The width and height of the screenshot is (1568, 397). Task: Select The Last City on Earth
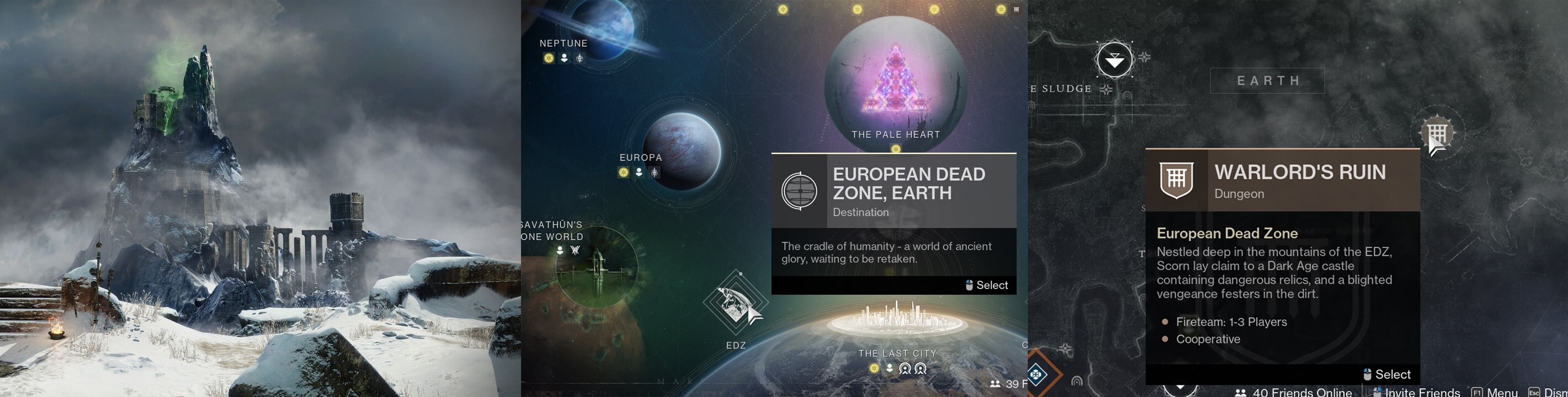[x=897, y=319]
